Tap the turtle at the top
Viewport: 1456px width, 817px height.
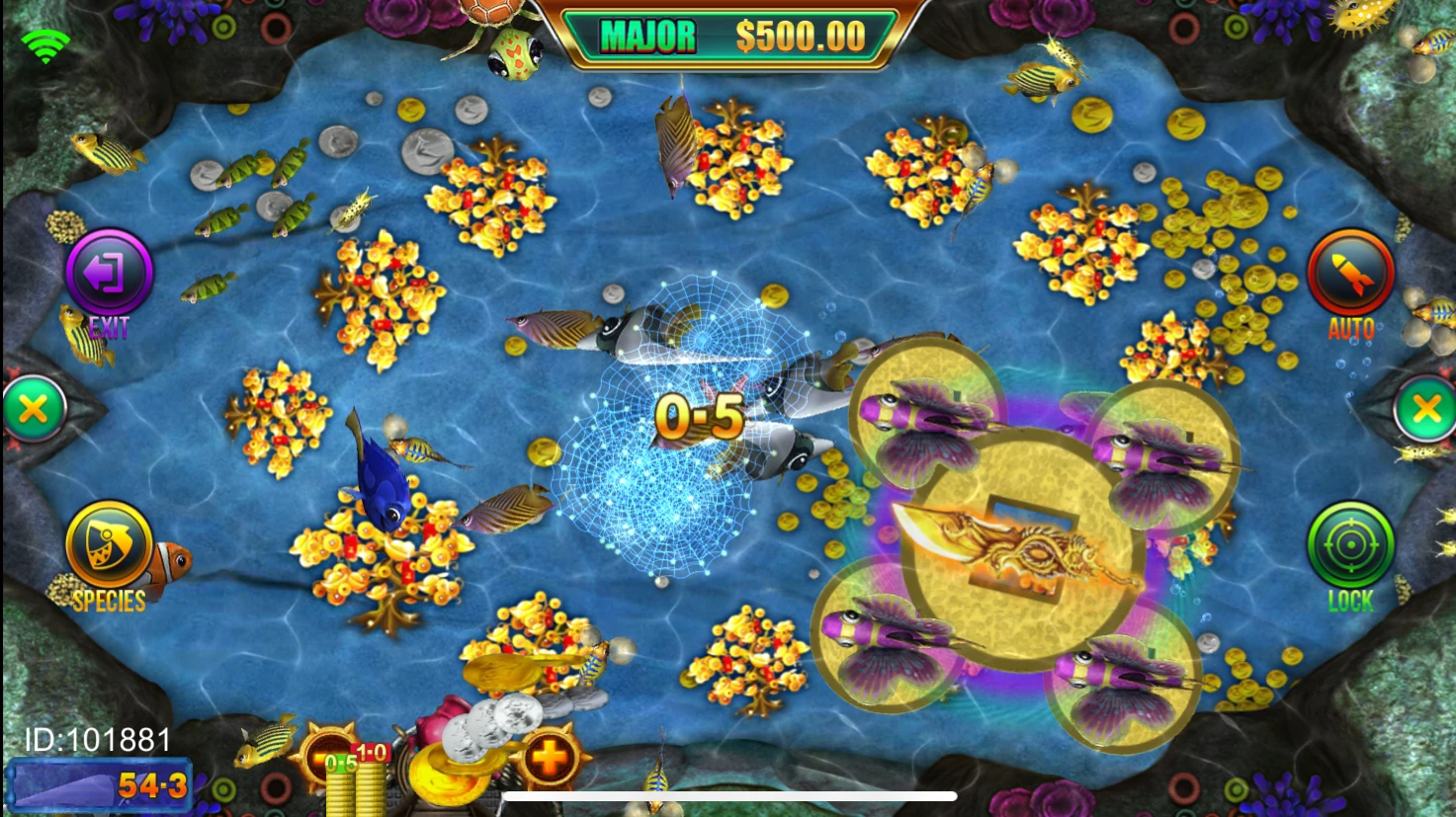[x=502, y=35]
